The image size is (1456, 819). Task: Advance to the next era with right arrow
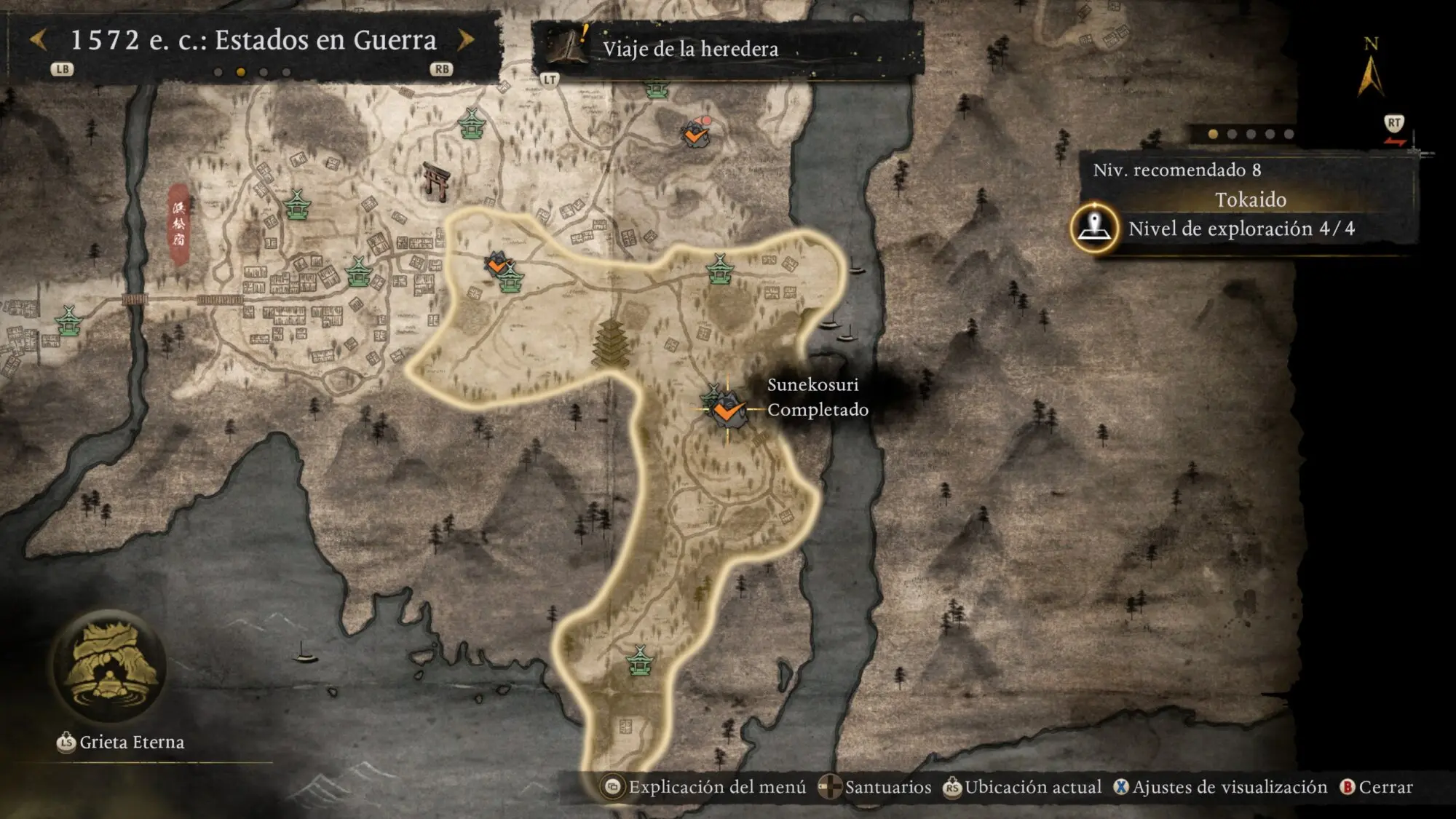click(x=466, y=40)
